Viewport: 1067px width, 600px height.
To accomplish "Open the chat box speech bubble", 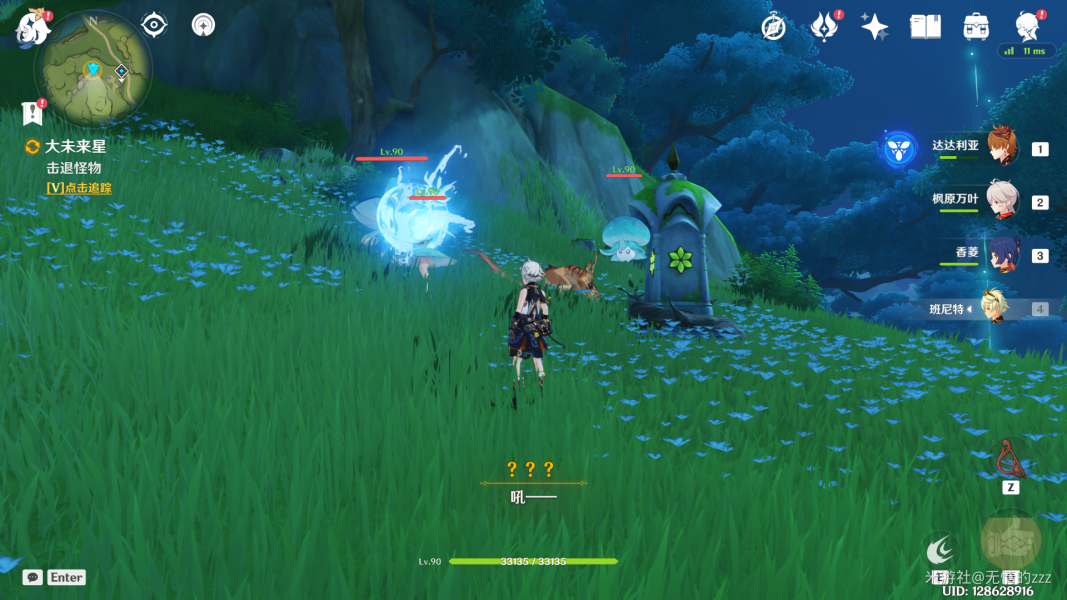I will (32, 577).
